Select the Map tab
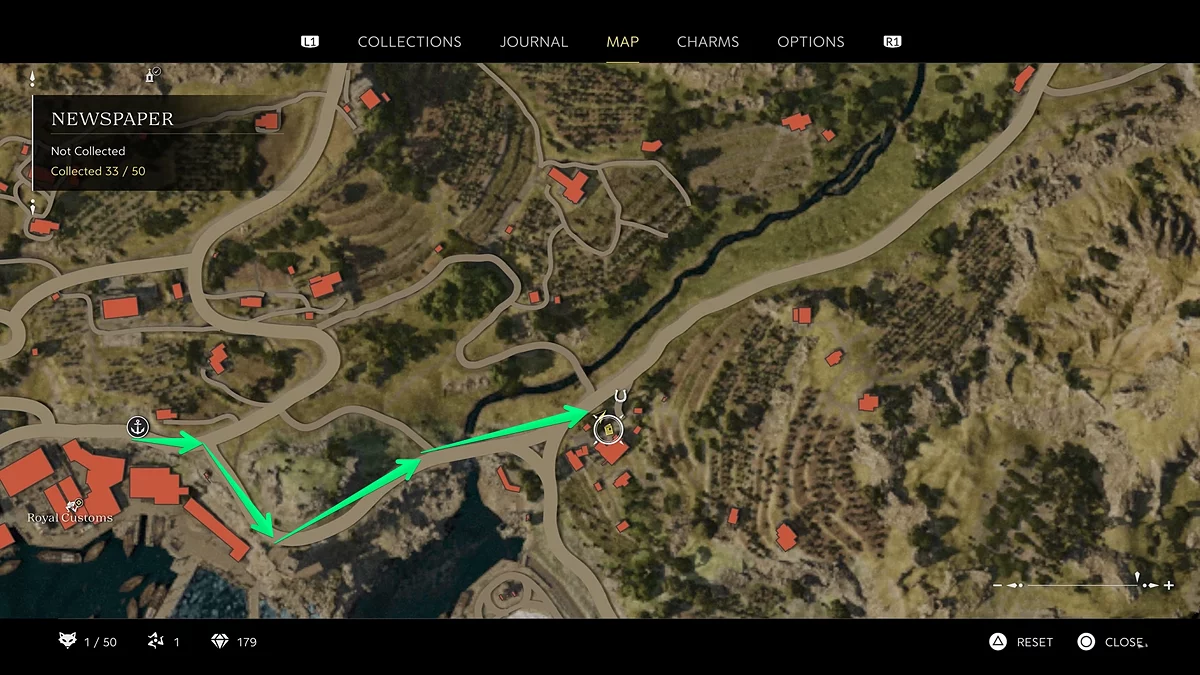This screenshot has width=1200, height=675. (622, 42)
